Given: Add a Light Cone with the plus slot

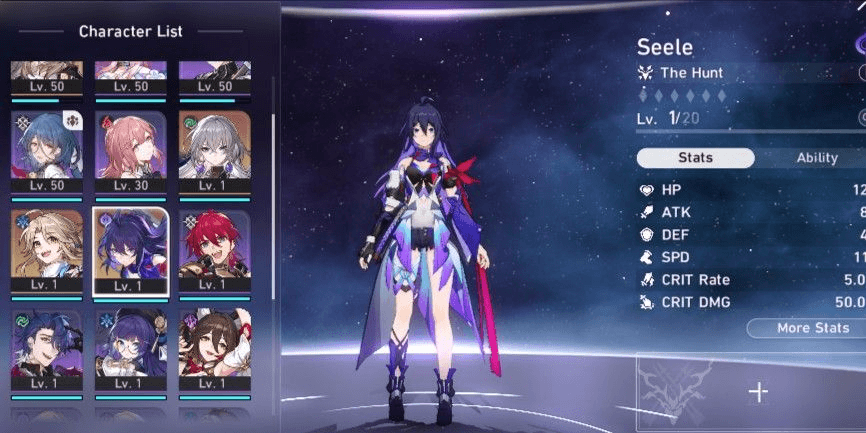Looking at the screenshot, I should 758,392.
